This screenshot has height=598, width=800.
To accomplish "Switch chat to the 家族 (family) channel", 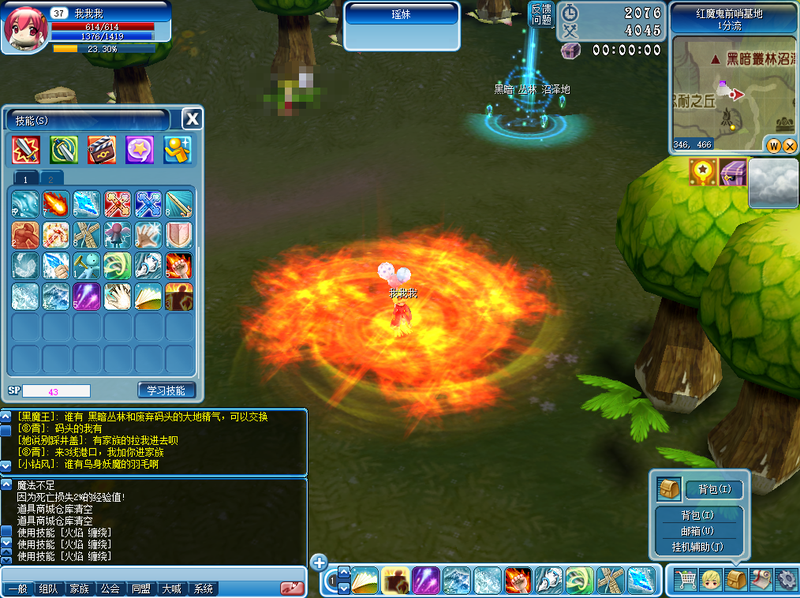I will (79, 588).
